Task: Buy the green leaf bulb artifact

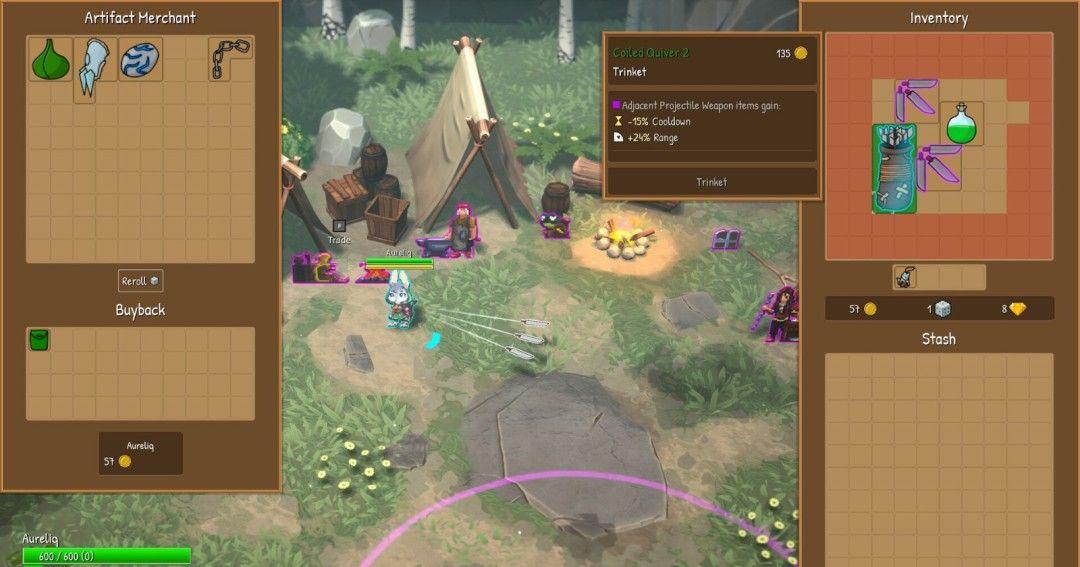Action: pyautogui.click(x=50, y=60)
